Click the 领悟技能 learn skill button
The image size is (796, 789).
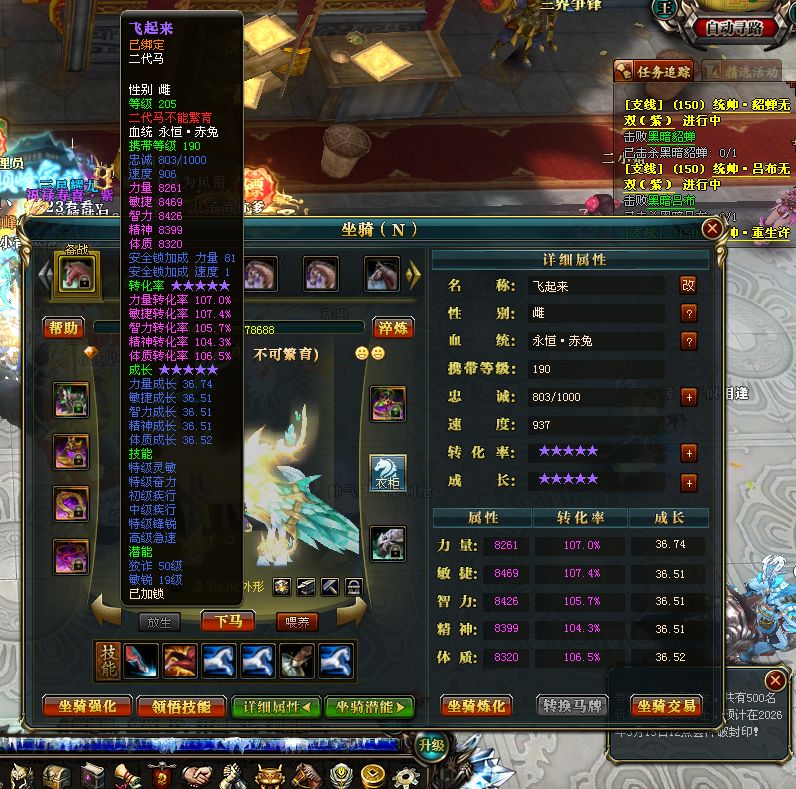(181, 706)
